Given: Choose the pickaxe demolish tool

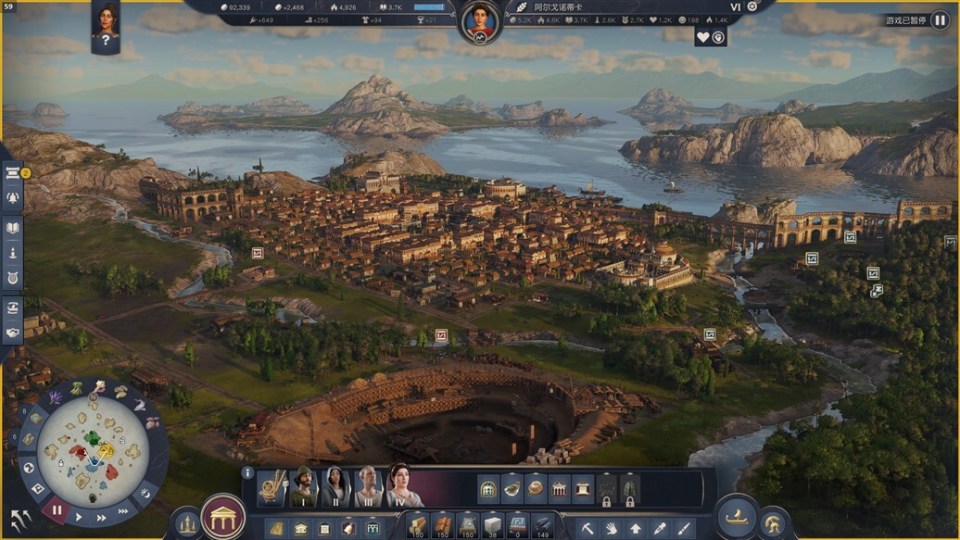Looking at the screenshot, I should coord(588,526).
